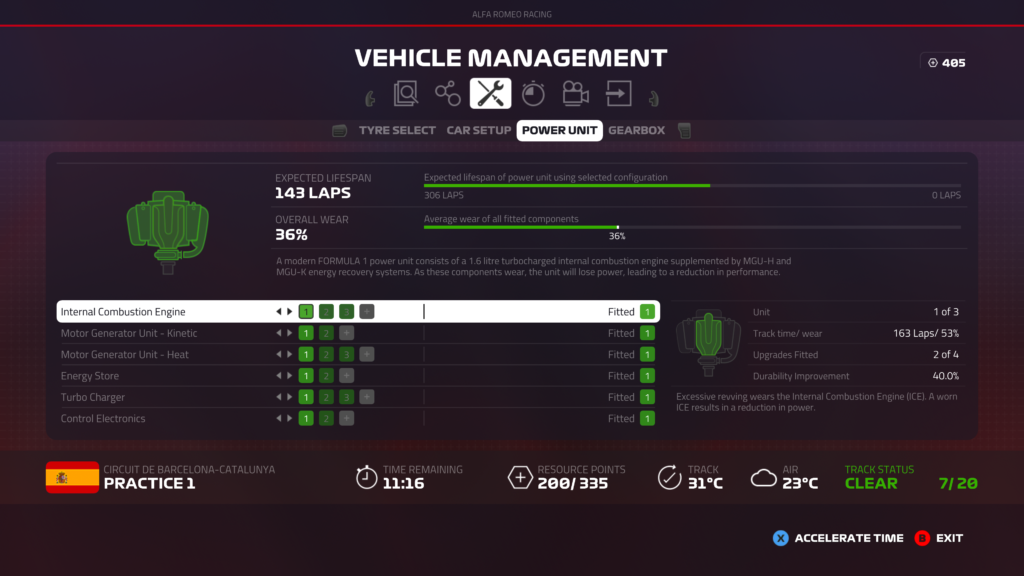Click left arrow on Energy Store row
This screenshot has height=576, width=1024.
coord(279,376)
